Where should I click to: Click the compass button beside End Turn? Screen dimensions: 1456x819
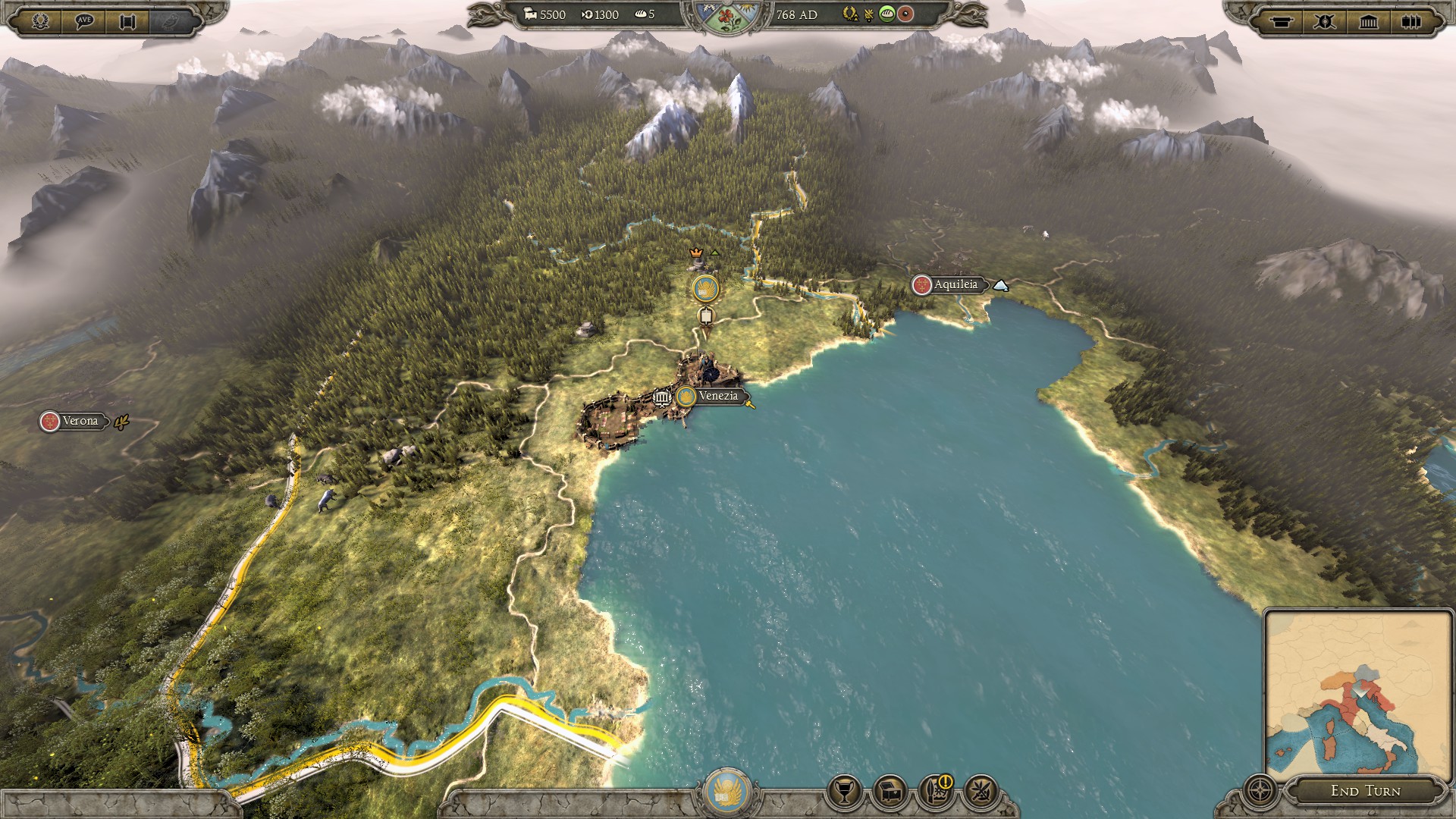click(x=1260, y=791)
